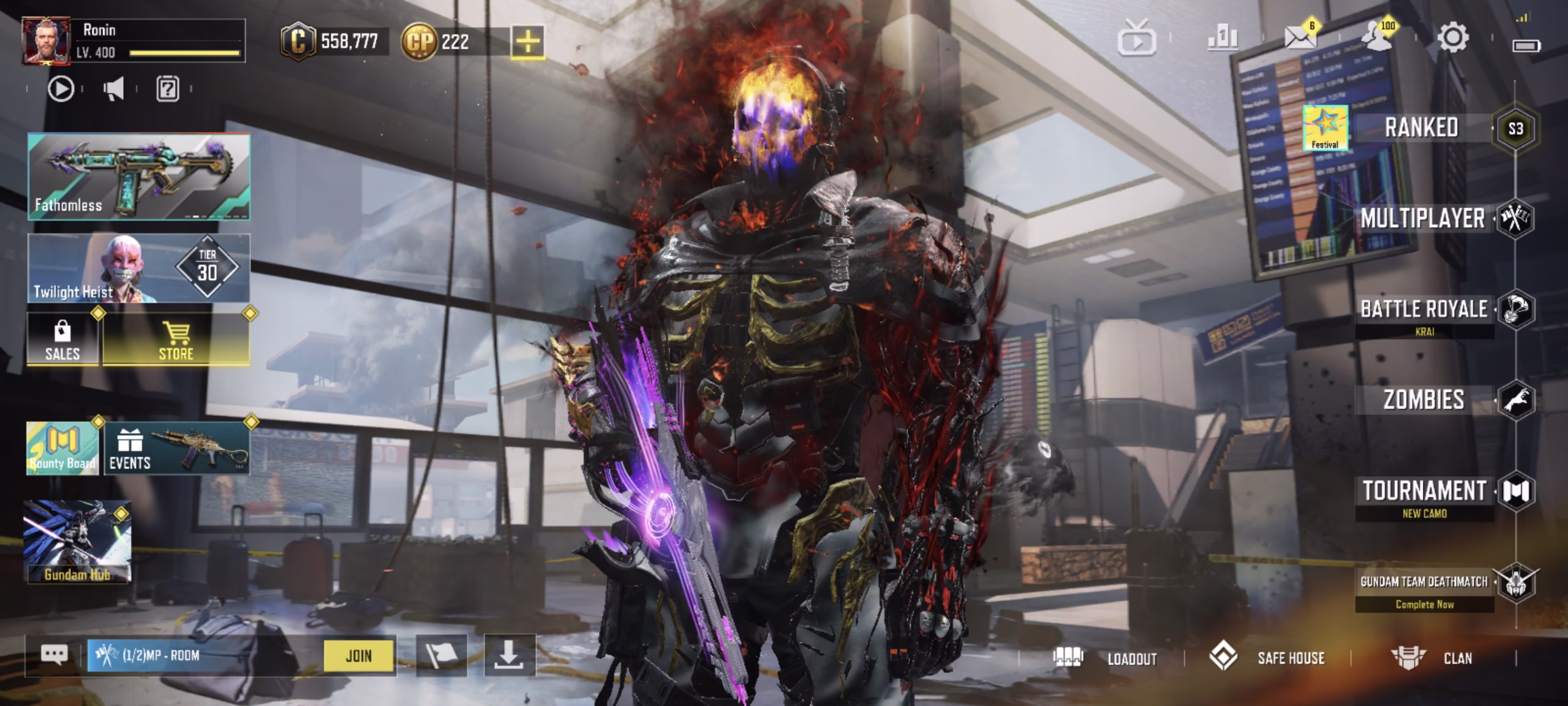Enter Battle Royale mode

1425,309
